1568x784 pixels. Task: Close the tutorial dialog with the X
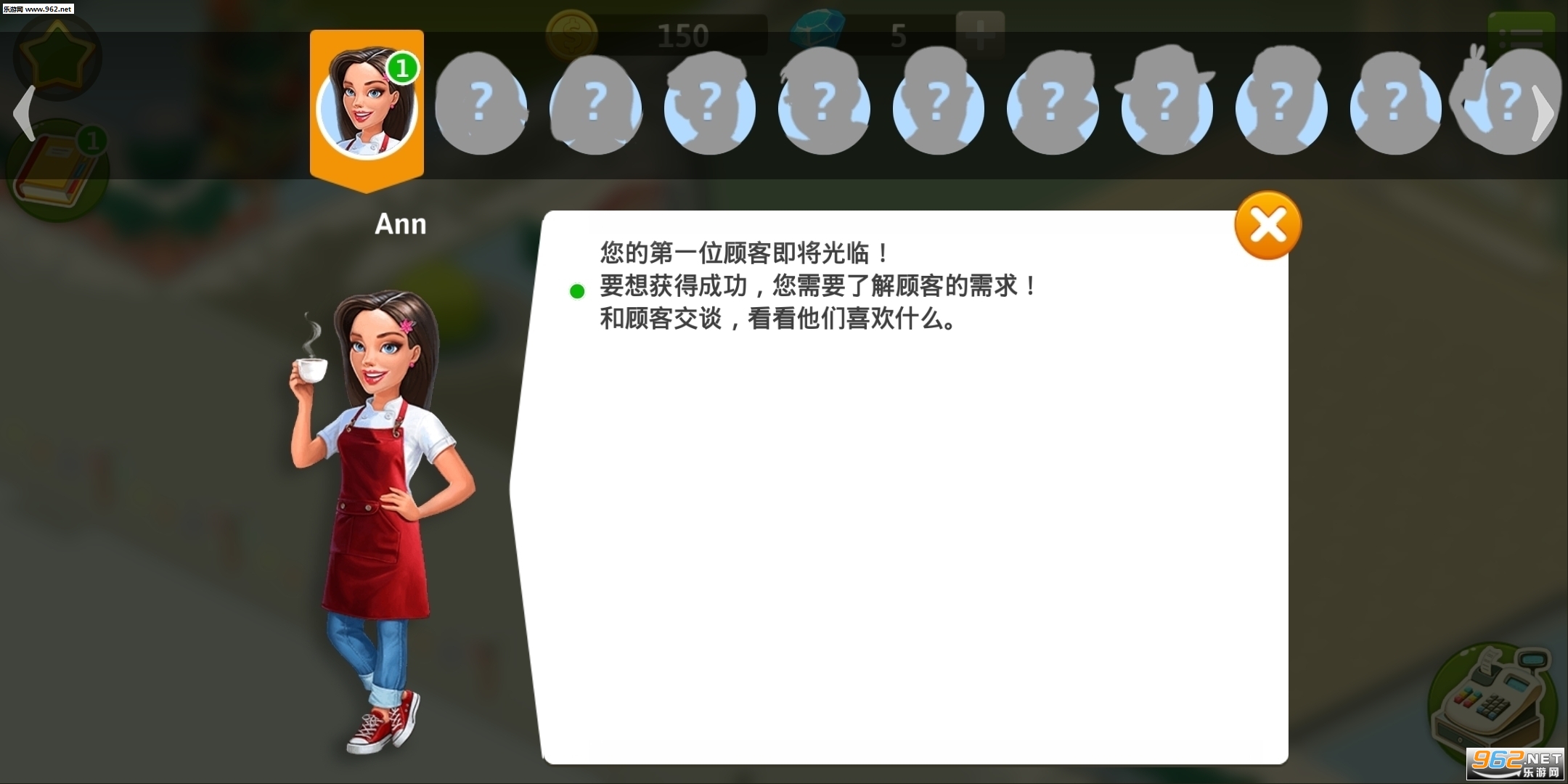tap(1267, 225)
